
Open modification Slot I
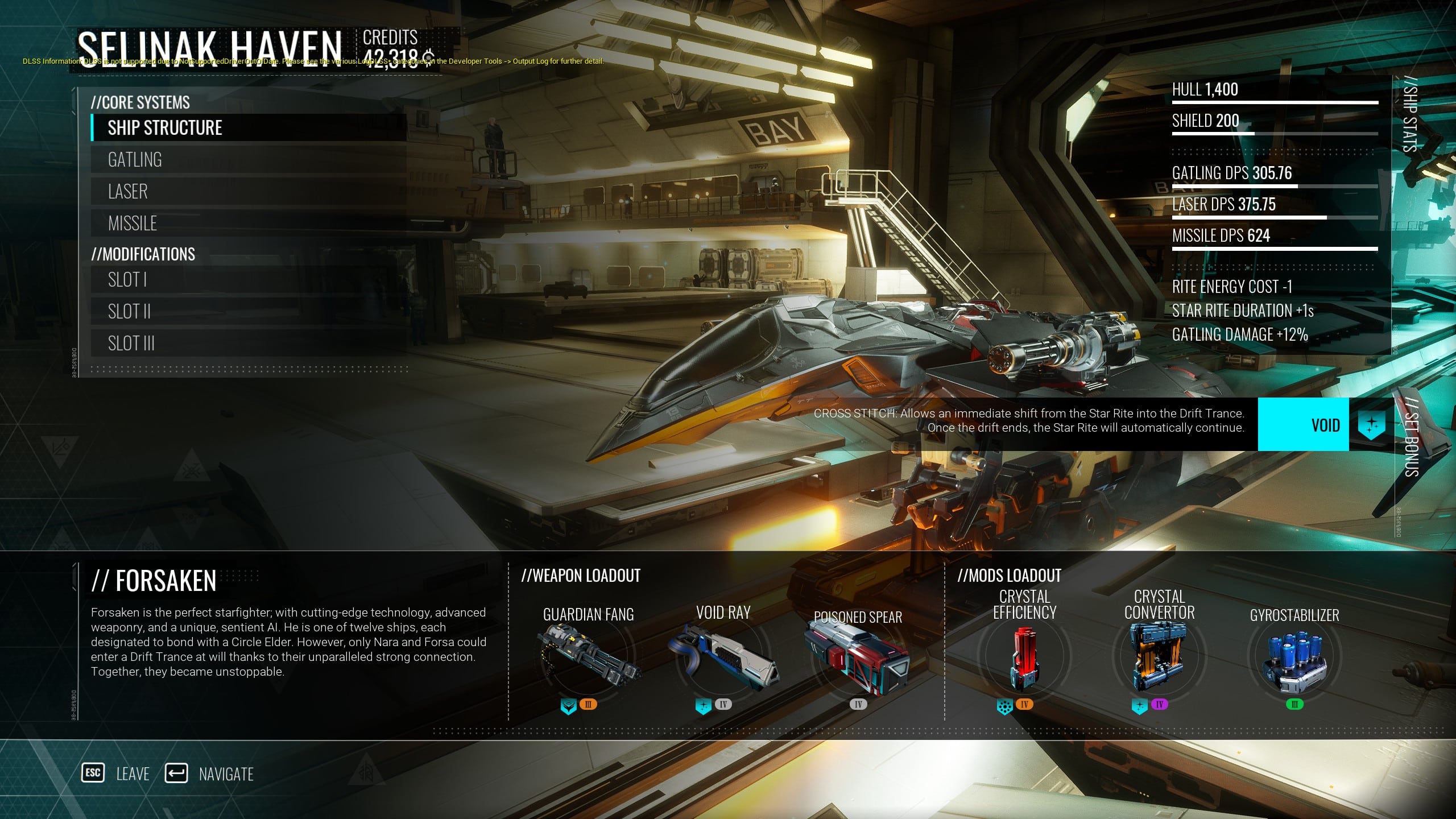point(249,280)
